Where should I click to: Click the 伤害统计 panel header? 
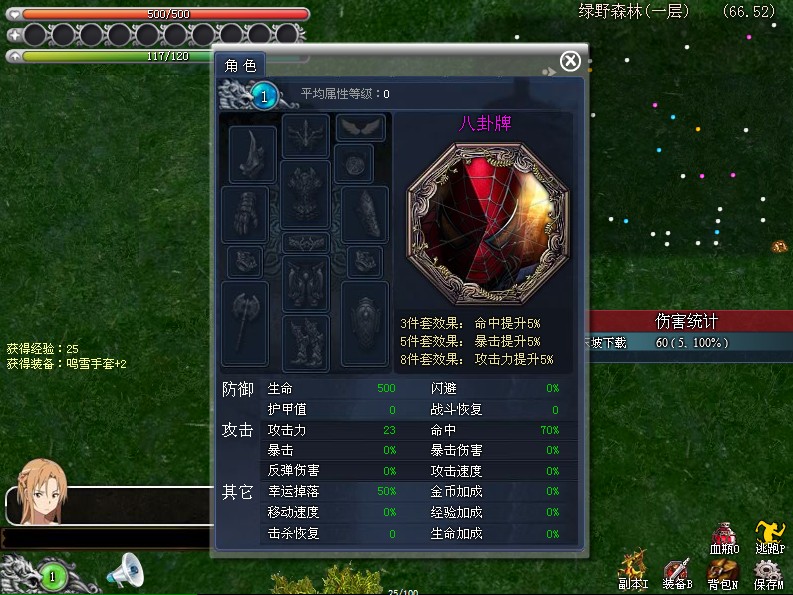686,322
